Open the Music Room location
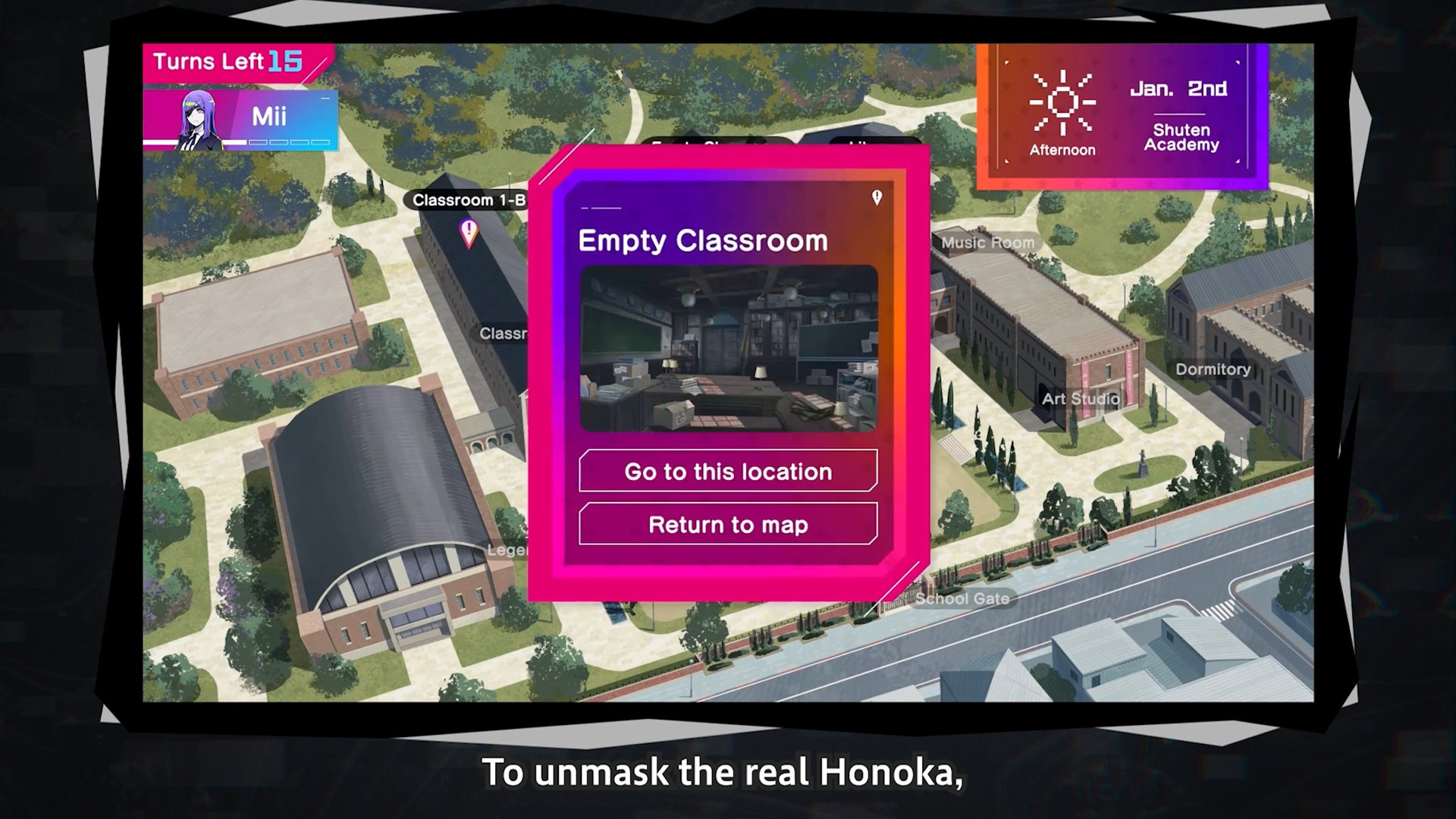 (987, 243)
